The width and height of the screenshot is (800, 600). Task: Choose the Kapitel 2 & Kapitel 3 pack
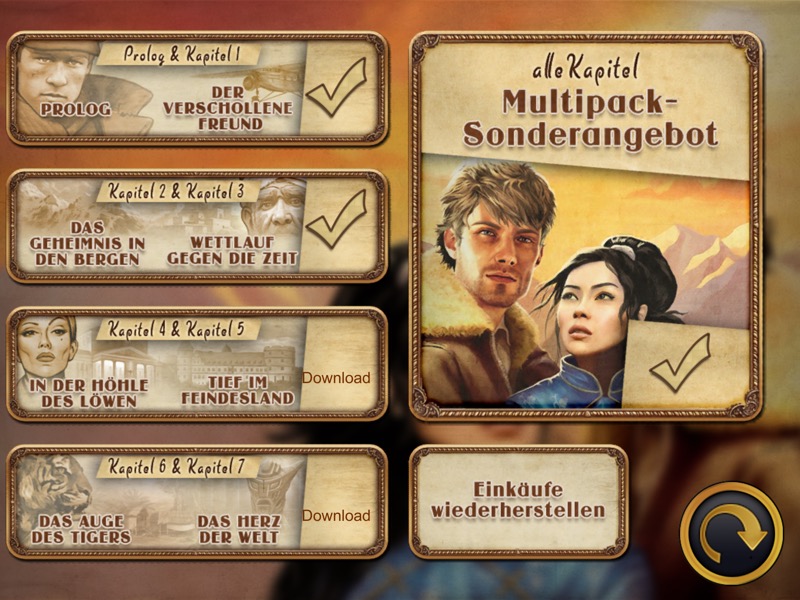tap(196, 226)
